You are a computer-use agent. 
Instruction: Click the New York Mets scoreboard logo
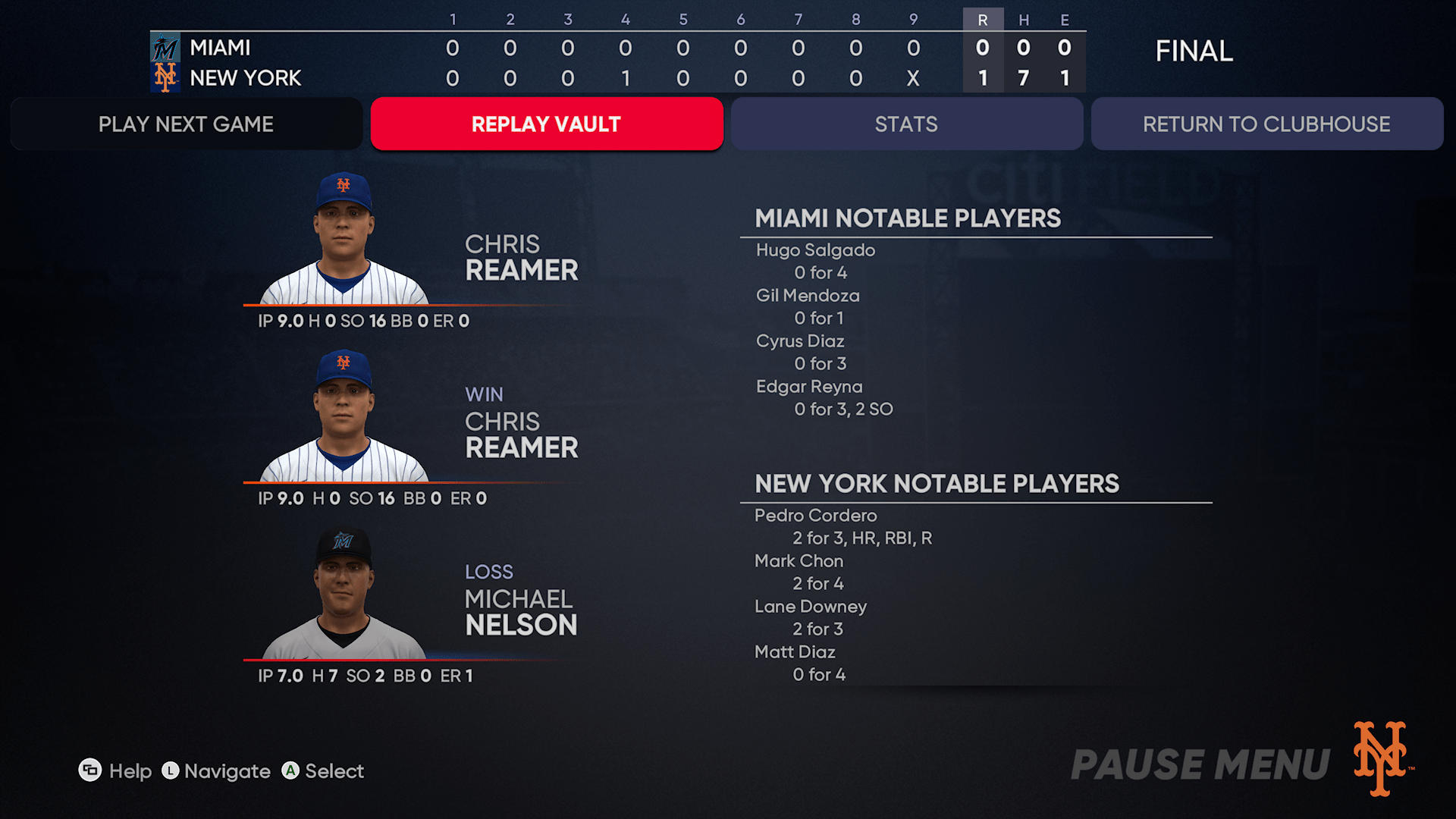tap(166, 77)
